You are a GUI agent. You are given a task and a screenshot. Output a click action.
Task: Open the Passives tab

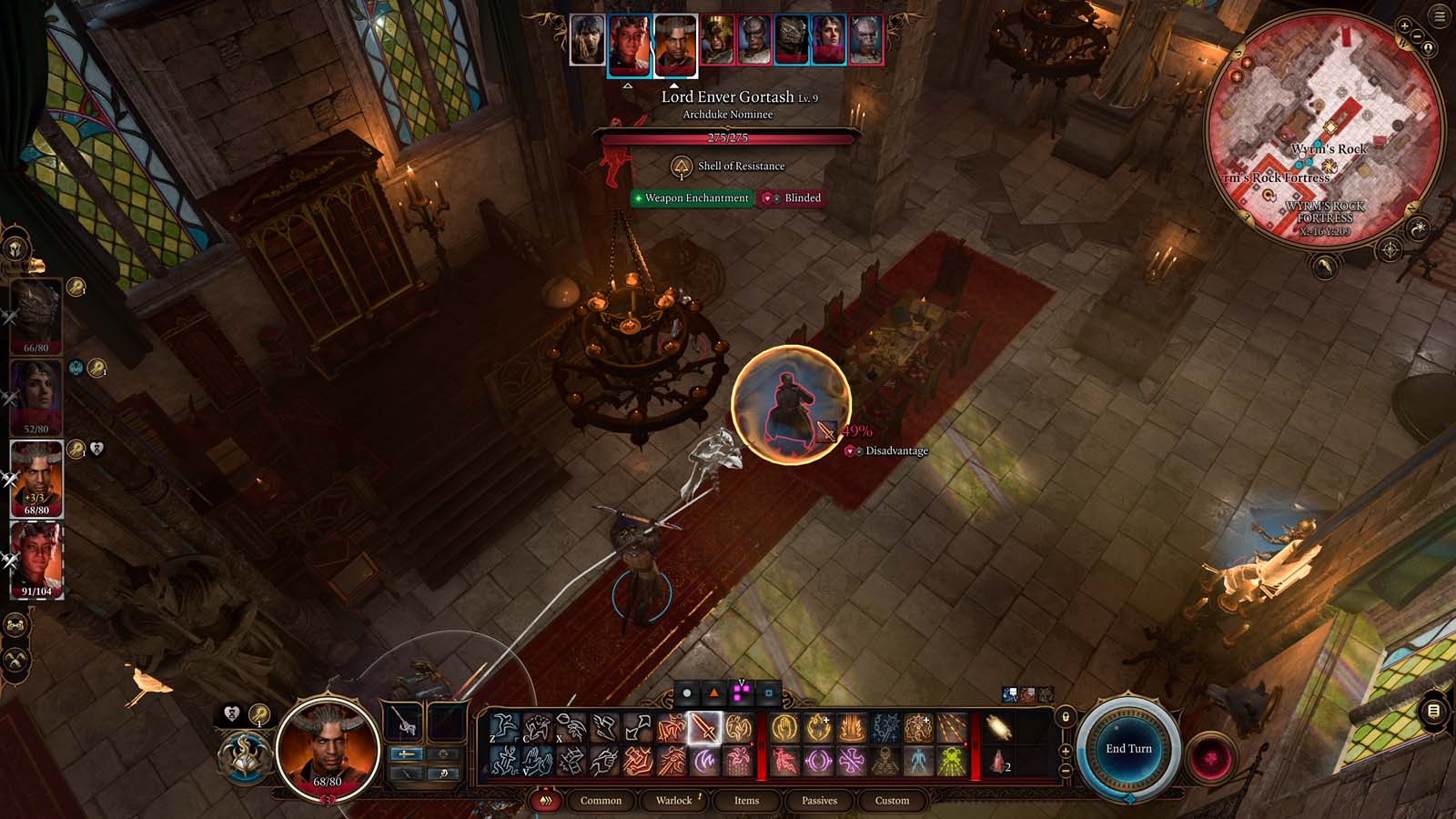(819, 801)
